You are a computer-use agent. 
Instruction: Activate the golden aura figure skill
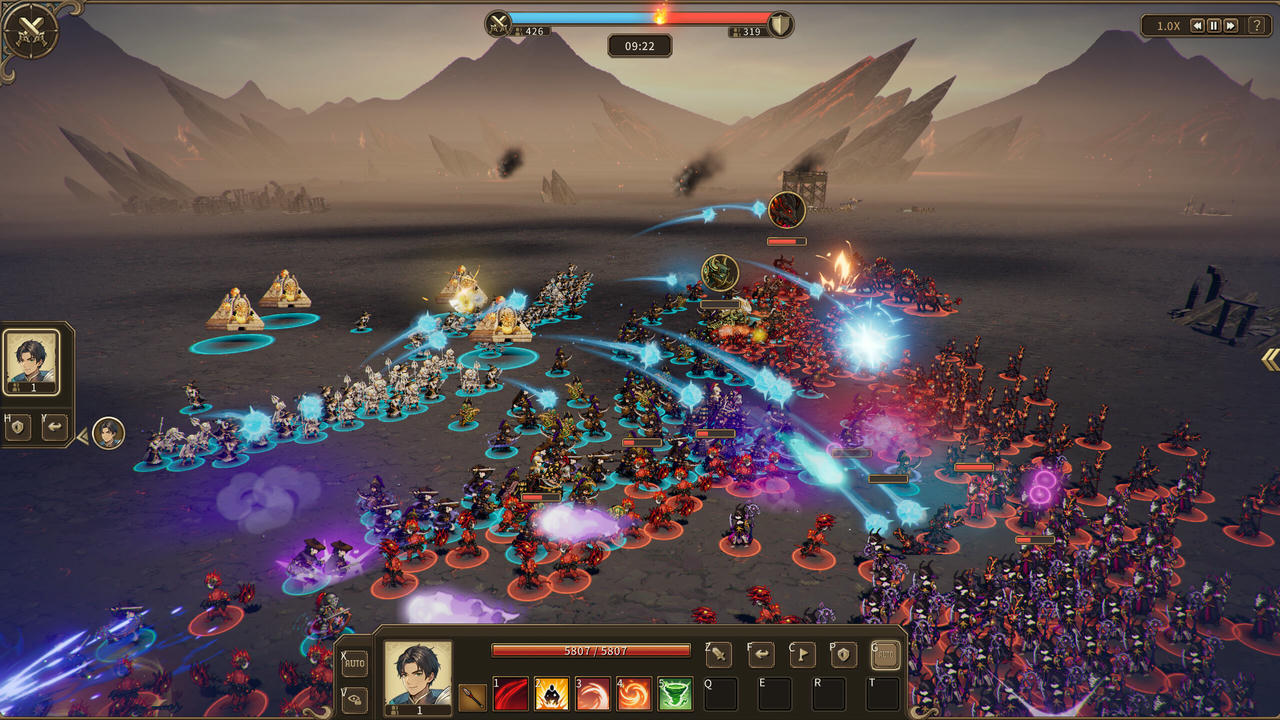point(552,693)
